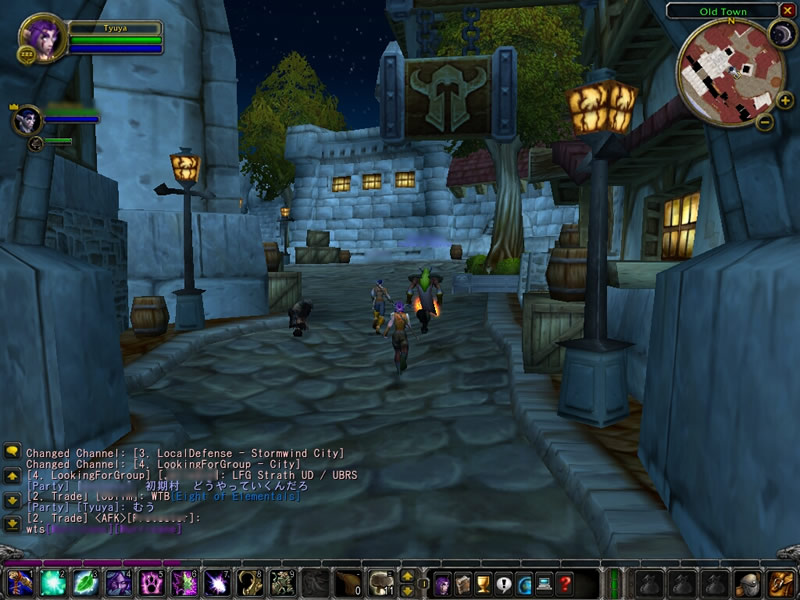Activate the green leaf spell in slot 3
Viewport: 800px width, 600px height.
[85, 583]
